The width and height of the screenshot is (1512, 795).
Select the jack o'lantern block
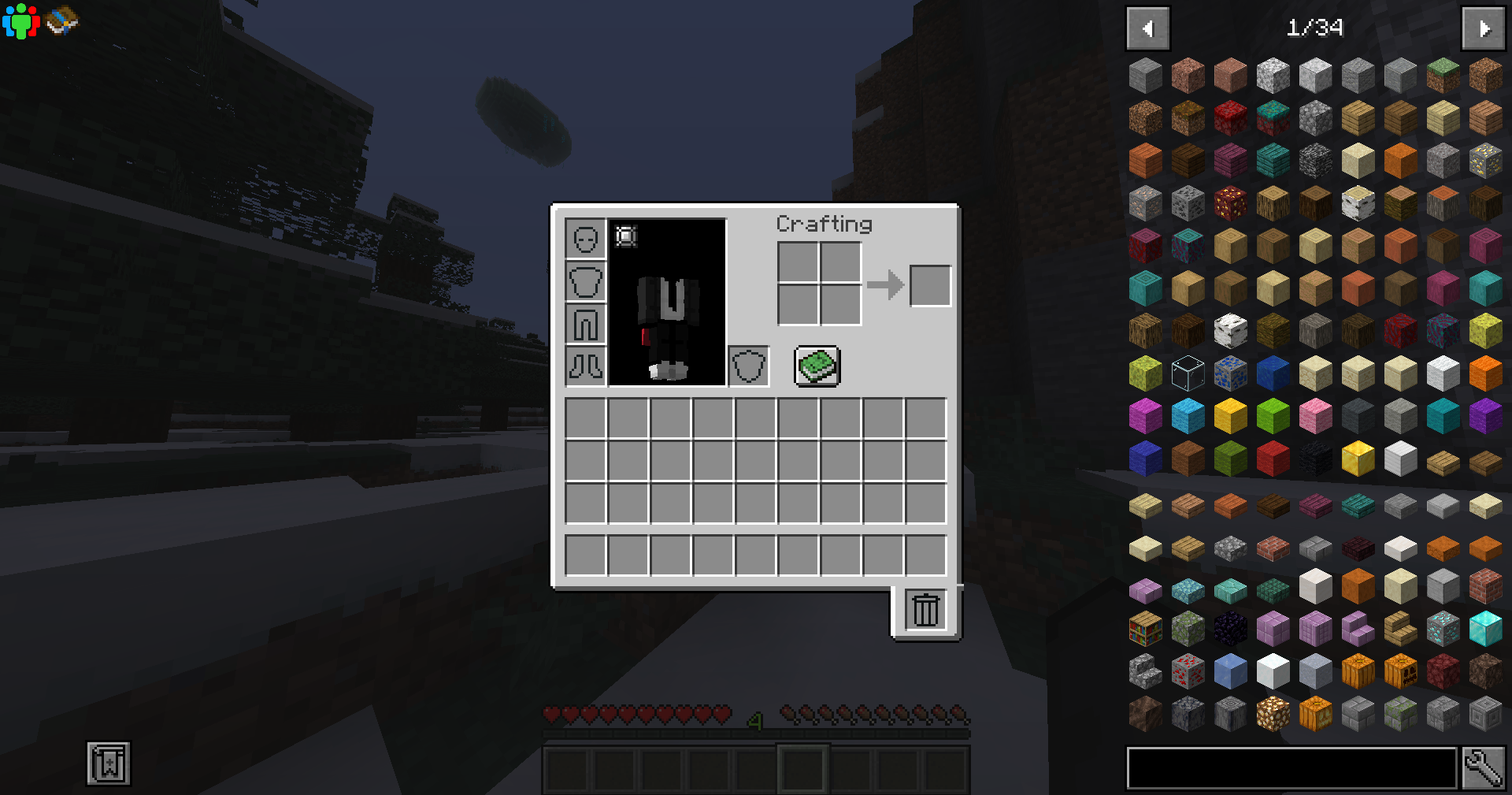click(1400, 671)
